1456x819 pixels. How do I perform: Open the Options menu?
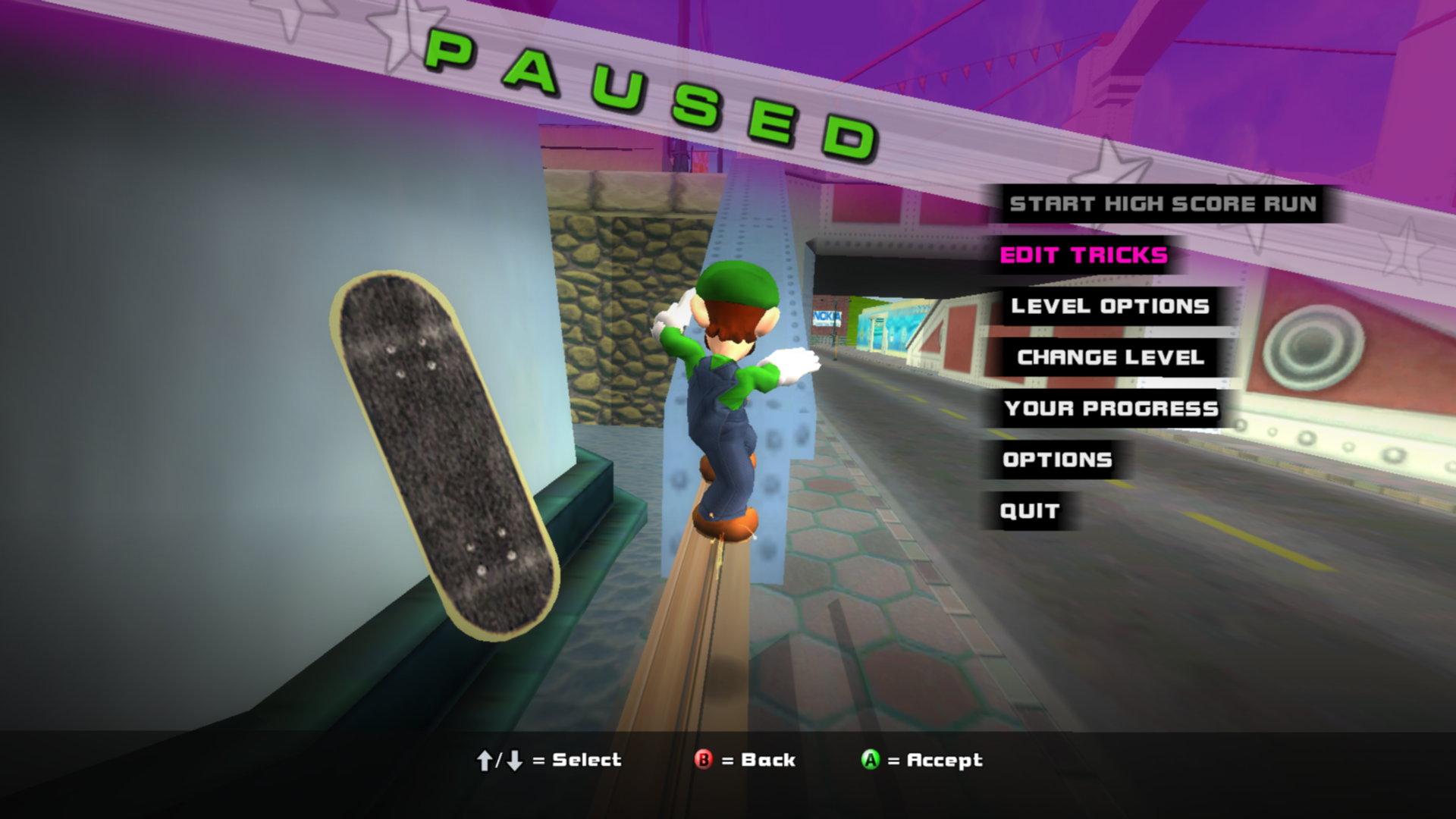pyautogui.click(x=1057, y=460)
